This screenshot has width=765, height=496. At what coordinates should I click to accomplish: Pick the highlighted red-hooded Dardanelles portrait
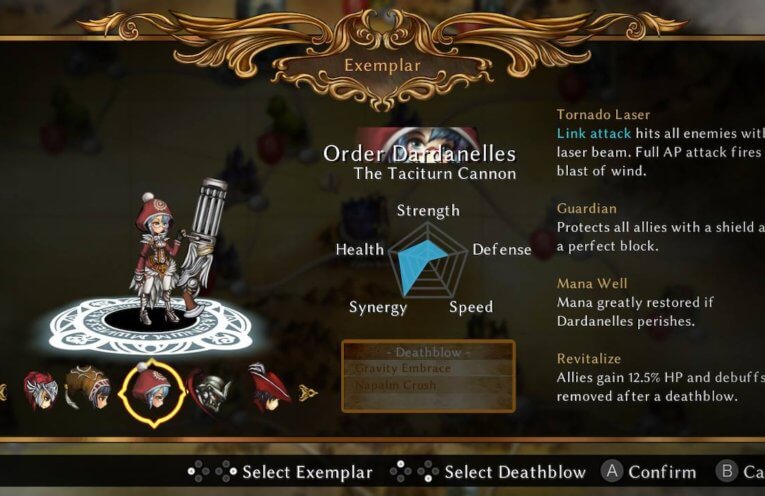point(151,390)
